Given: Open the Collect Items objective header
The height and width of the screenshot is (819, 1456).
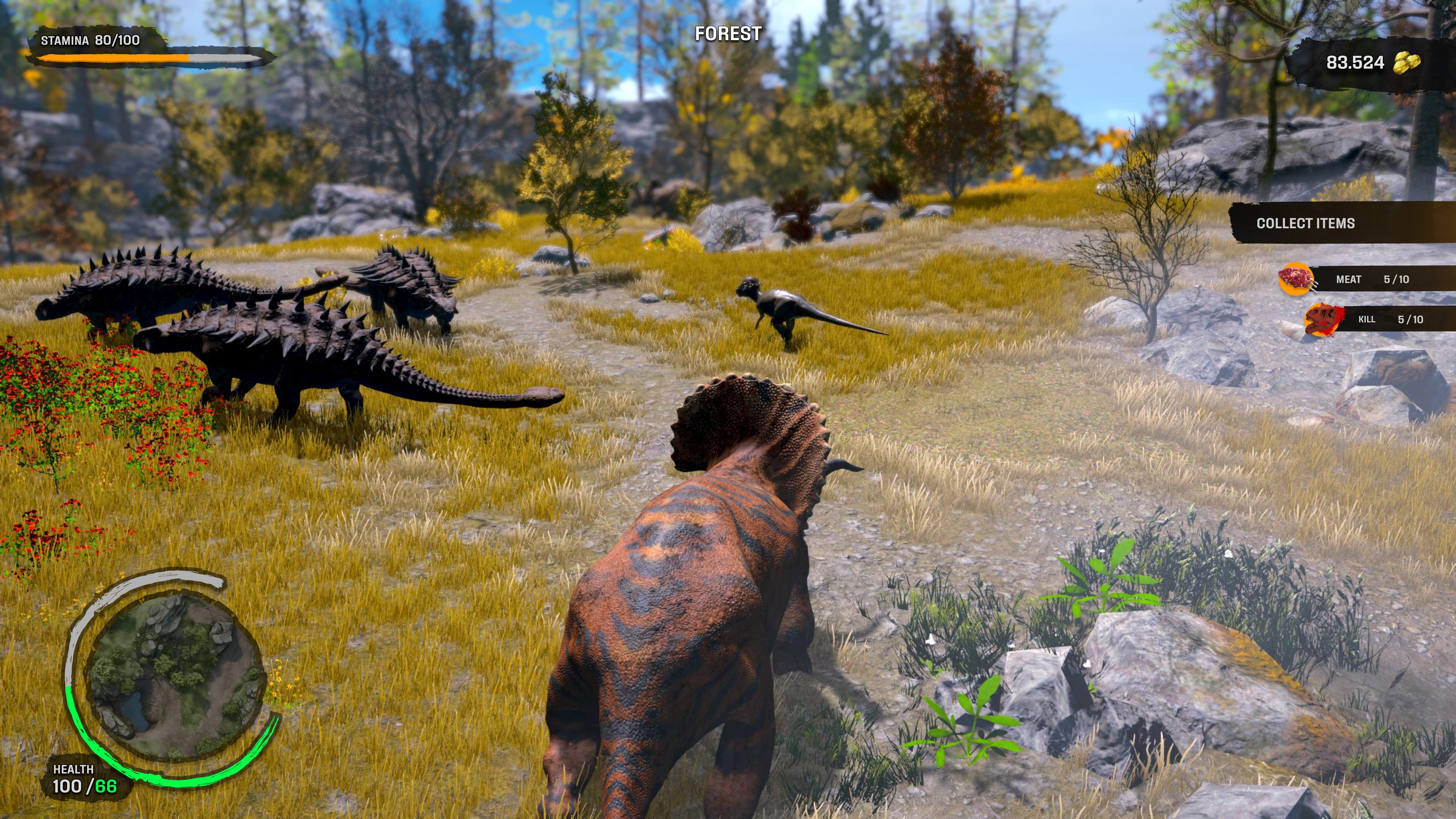Looking at the screenshot, I should click(1305, 223).
